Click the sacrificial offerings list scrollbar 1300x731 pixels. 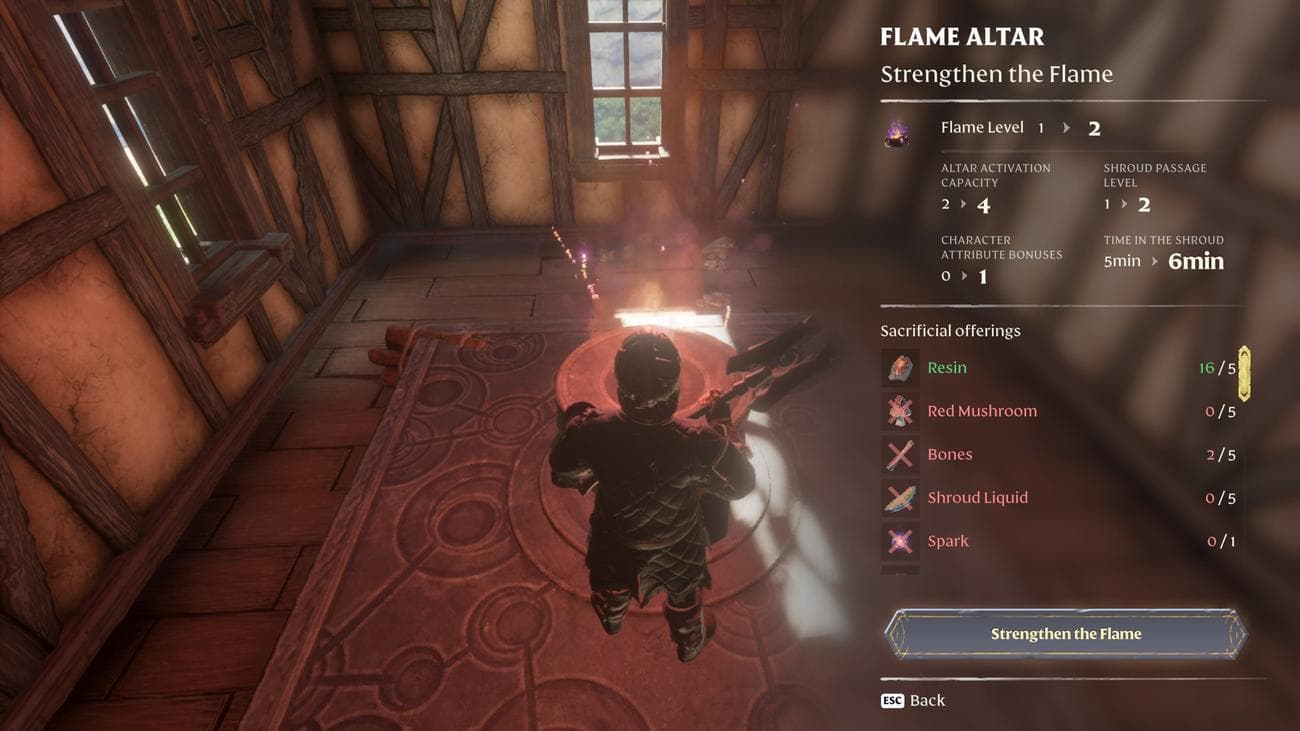[x=1244, y=373]
